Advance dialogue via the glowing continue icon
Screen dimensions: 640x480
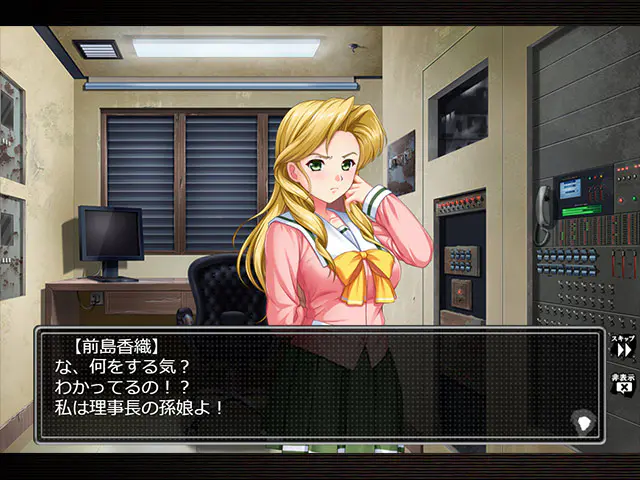pos(583,420)
